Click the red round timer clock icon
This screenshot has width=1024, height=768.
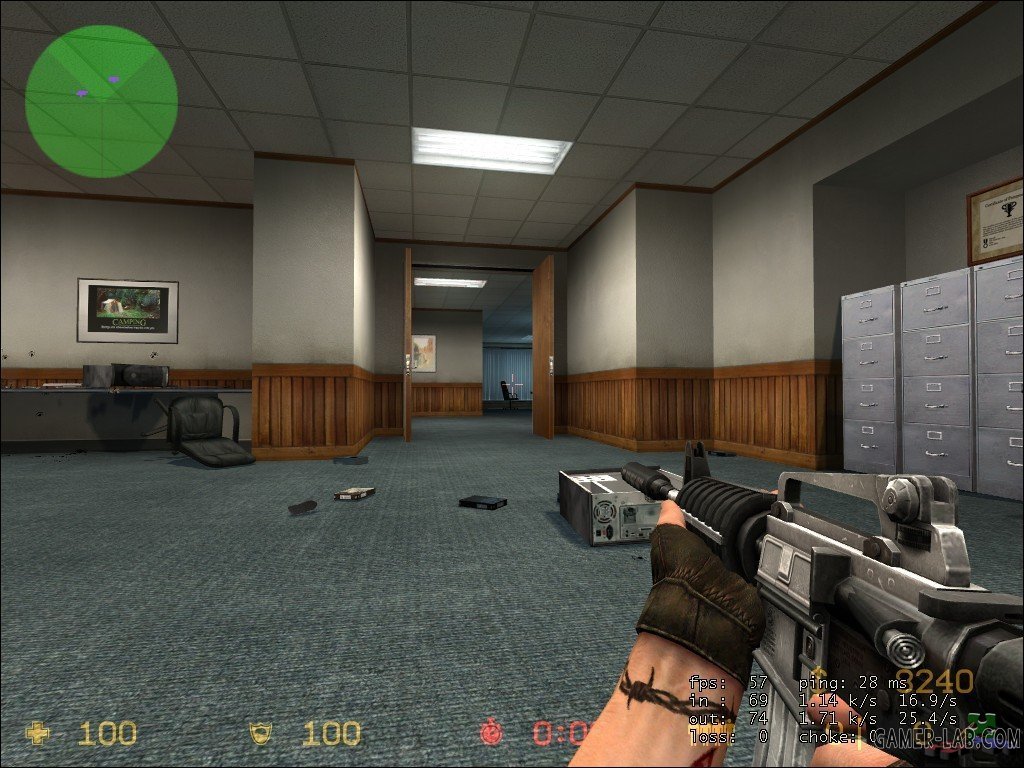click(x=491, y=732)
